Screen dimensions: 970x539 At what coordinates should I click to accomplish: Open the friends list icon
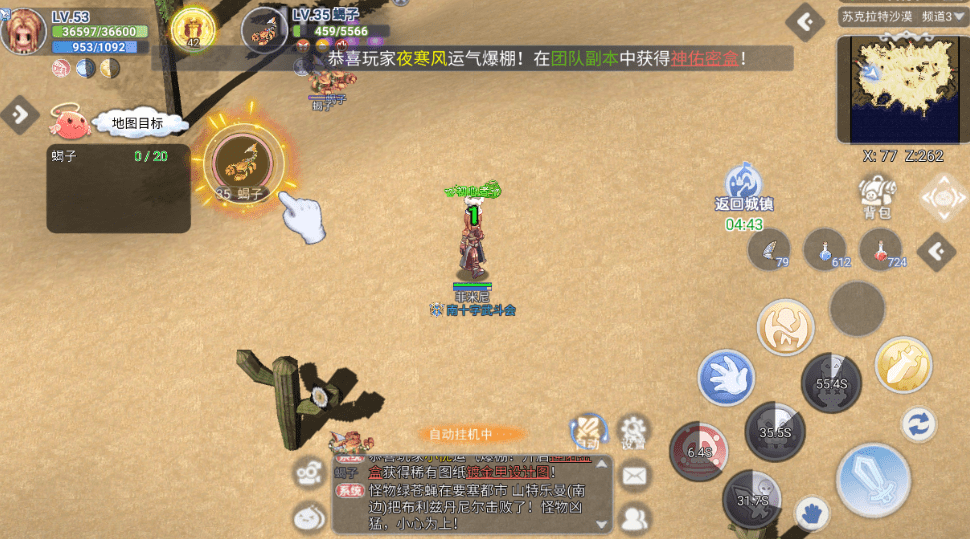(634, 517)
